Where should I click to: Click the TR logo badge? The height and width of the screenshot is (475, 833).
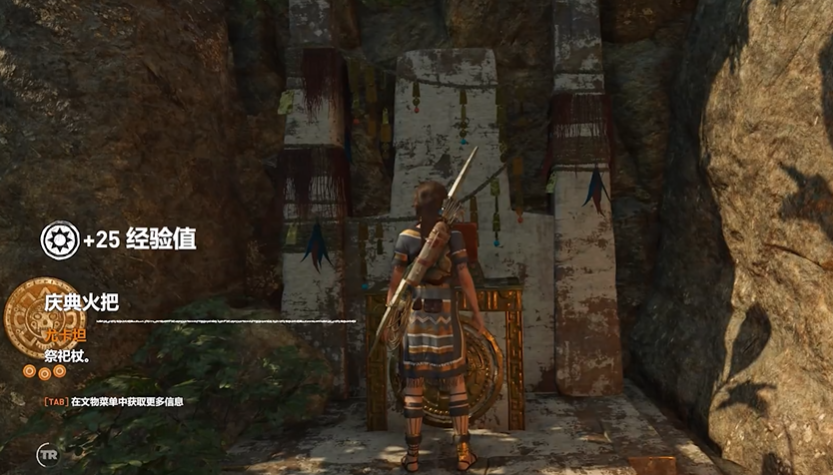[47, 454]
